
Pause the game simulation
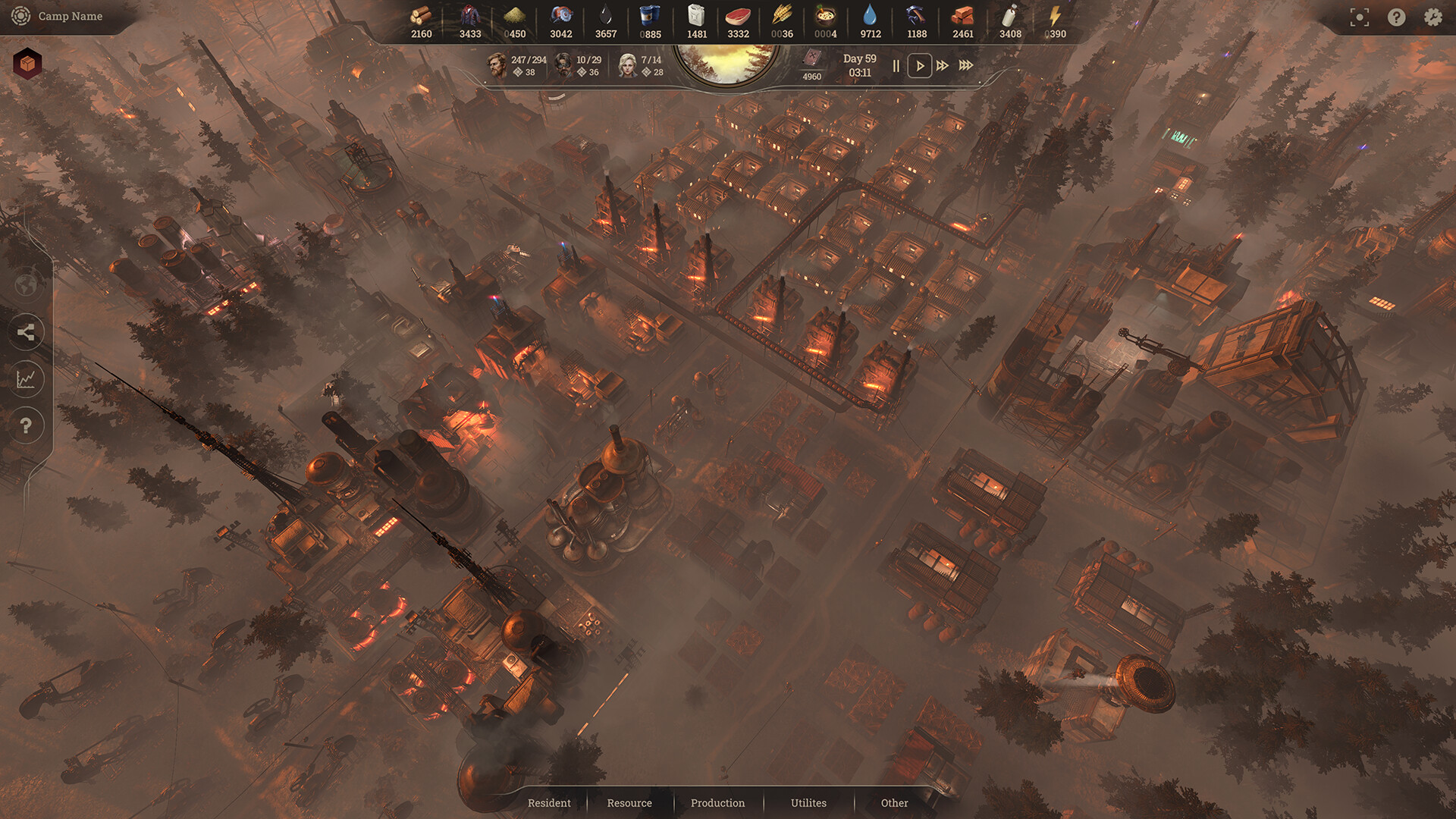click(896, 66)
